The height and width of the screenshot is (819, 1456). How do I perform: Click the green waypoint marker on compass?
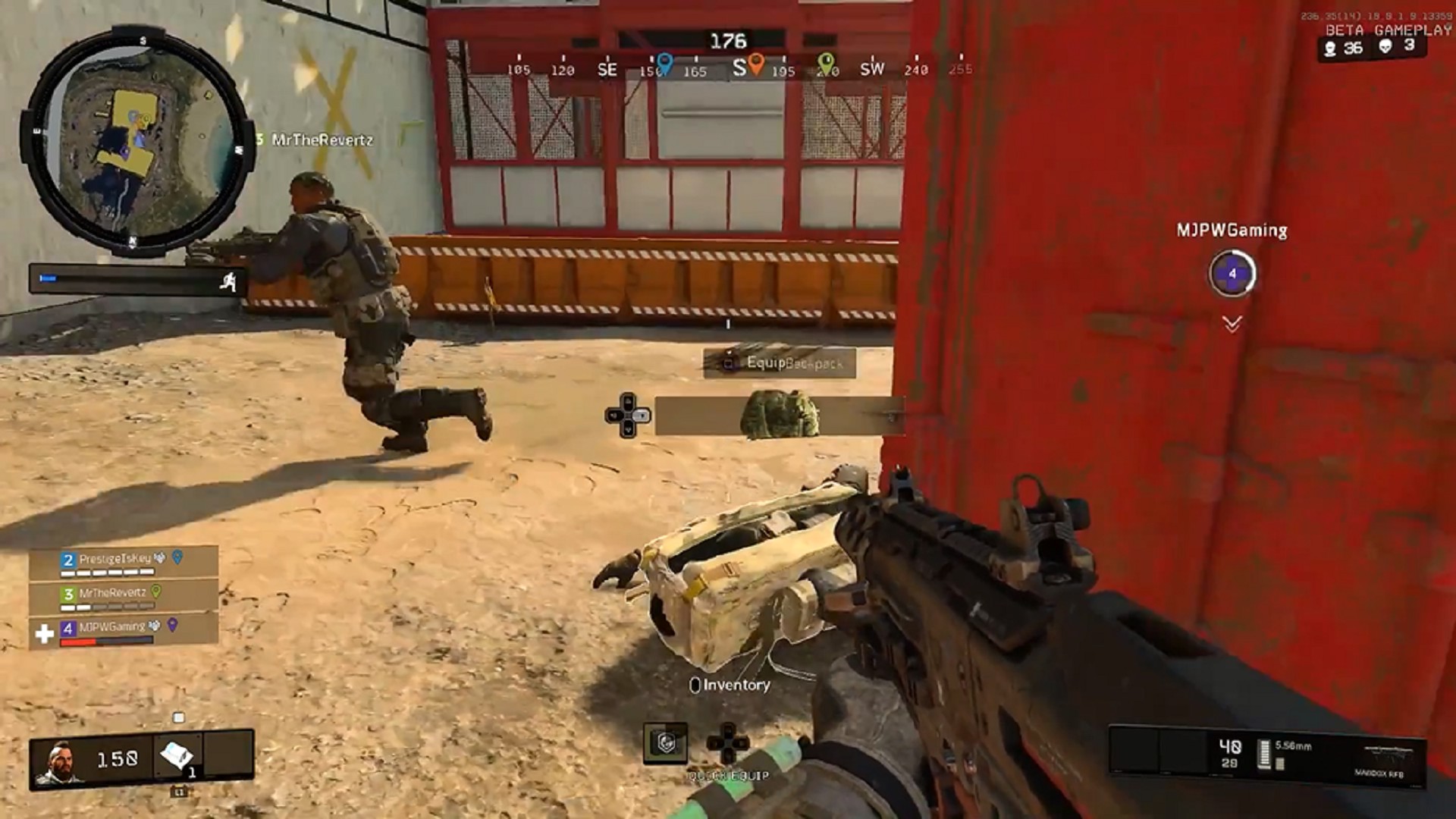[826, 63]
